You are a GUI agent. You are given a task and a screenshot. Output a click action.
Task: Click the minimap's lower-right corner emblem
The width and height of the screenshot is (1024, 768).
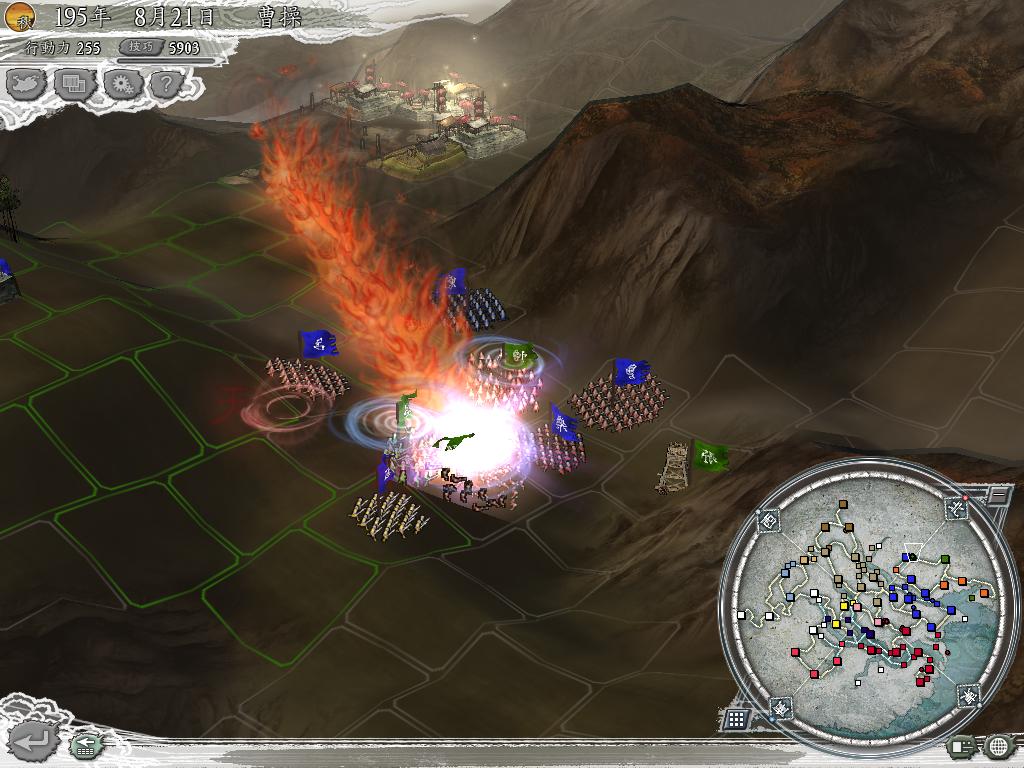point(968,695)
